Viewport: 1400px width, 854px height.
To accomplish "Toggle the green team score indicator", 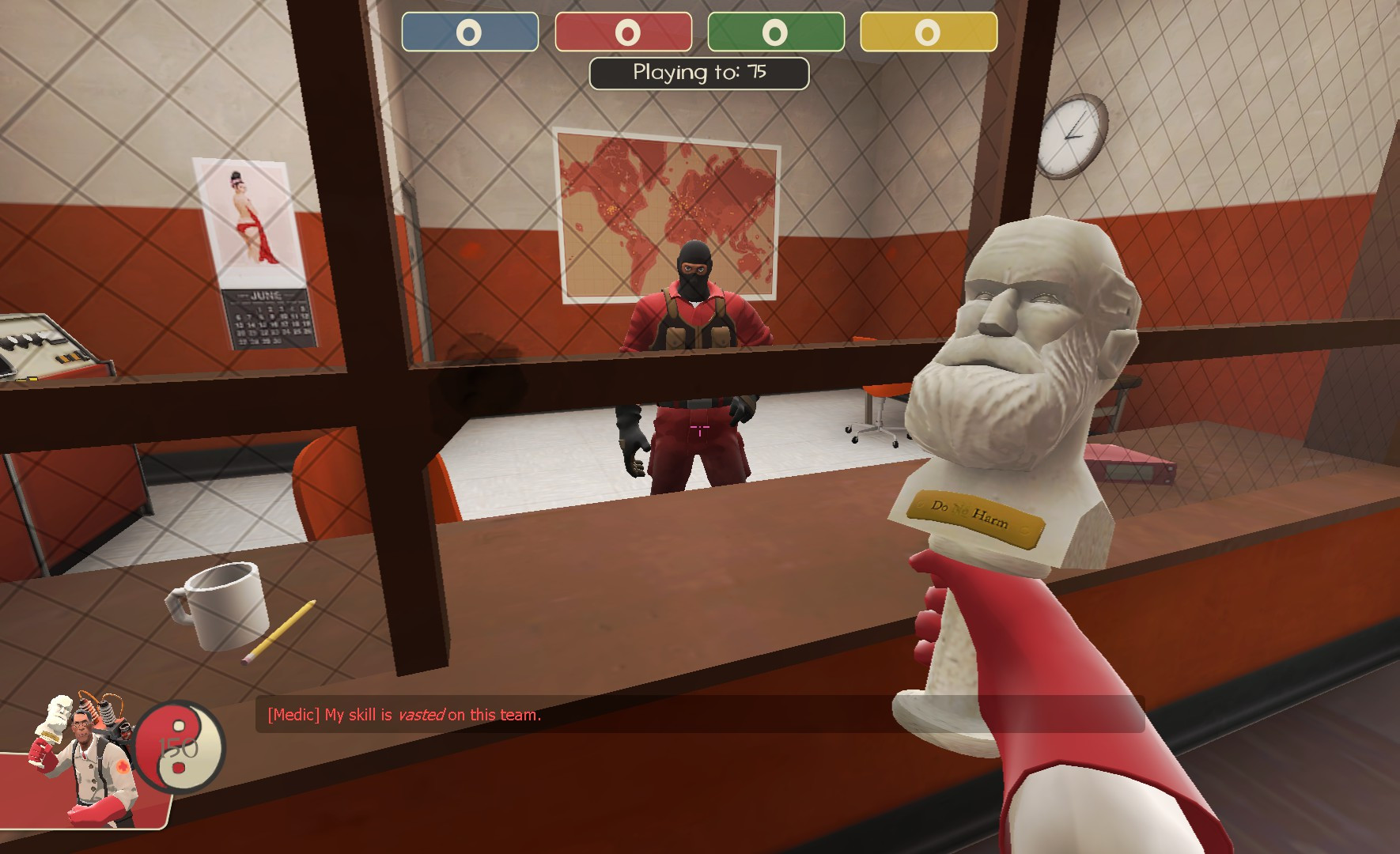I will tap(775, 33).
